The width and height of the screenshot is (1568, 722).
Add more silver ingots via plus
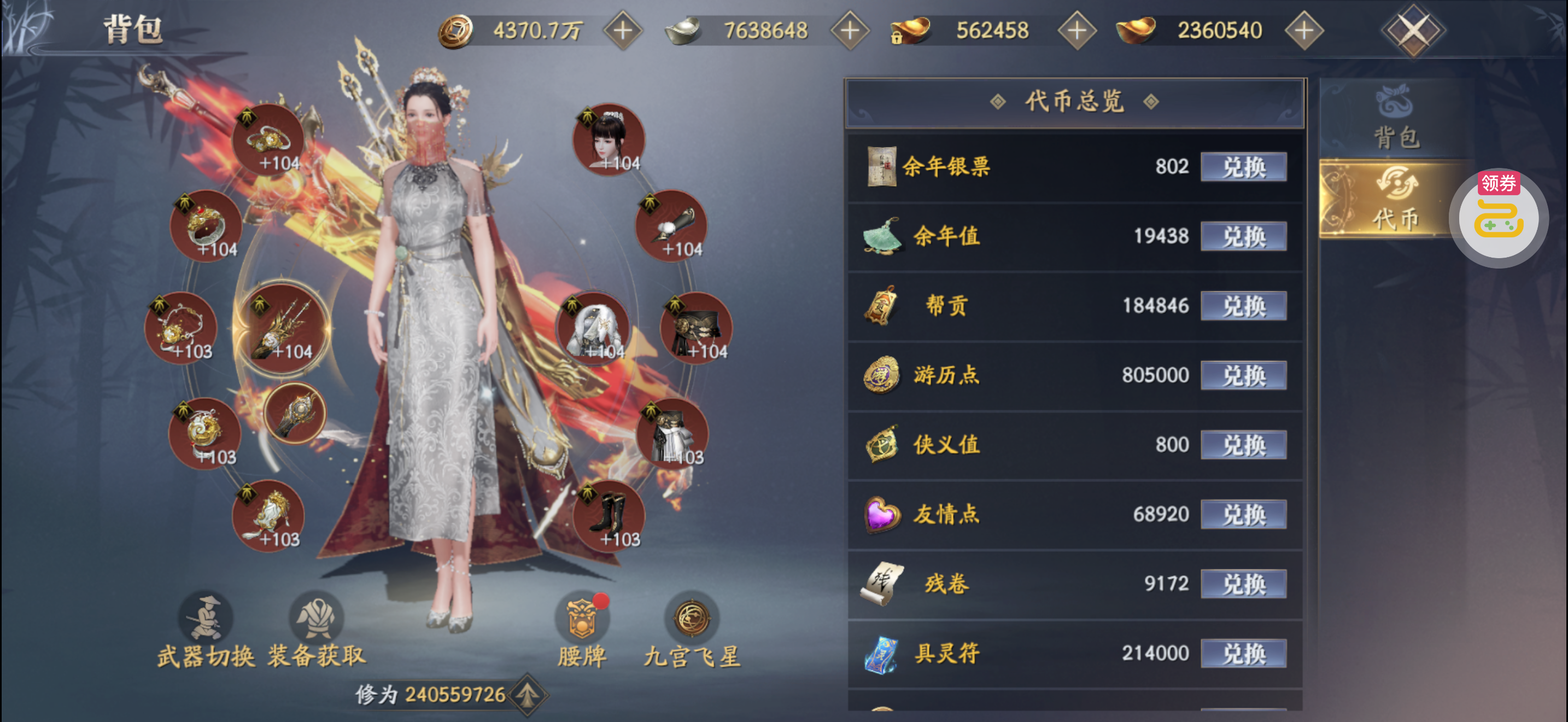pos(850,31)
